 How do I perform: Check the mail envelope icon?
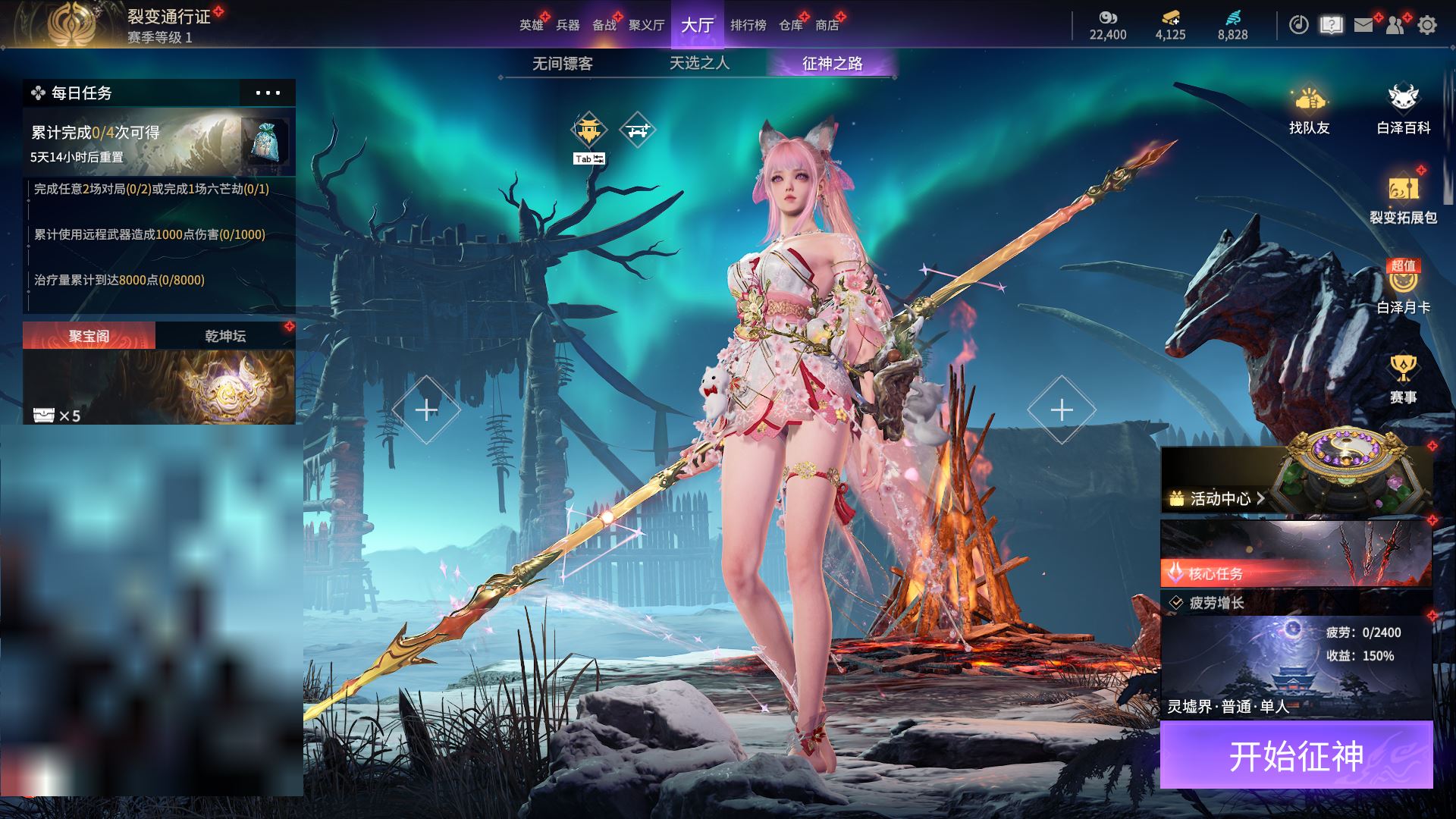click(1363, 25)
